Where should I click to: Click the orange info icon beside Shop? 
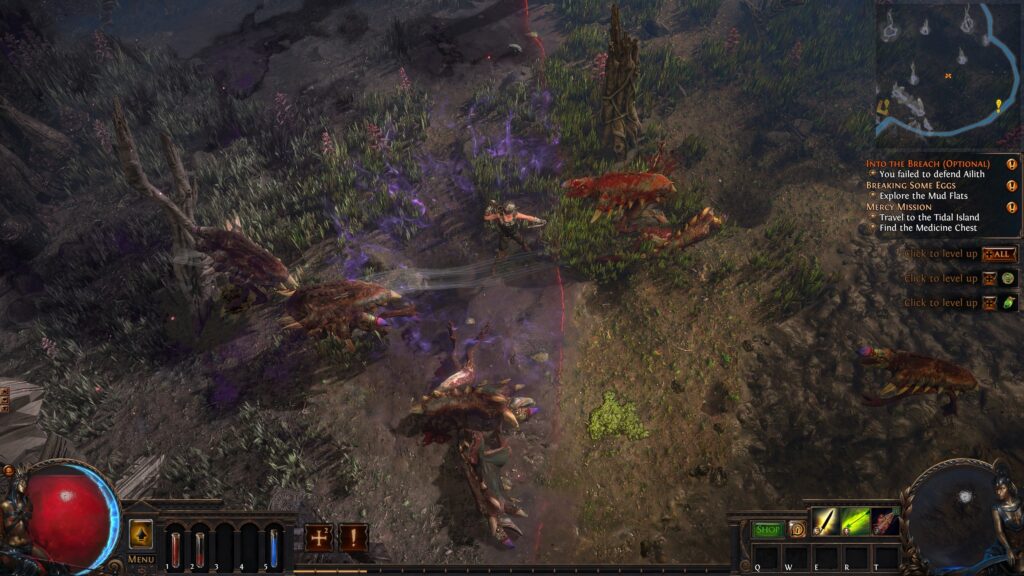click(796, 529)
